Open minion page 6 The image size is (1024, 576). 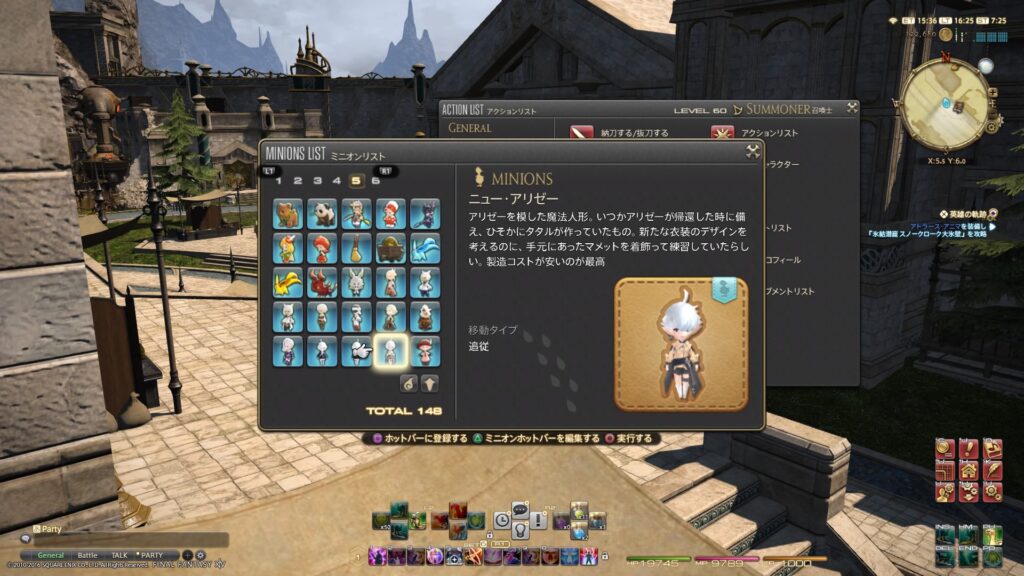(375, 181)
